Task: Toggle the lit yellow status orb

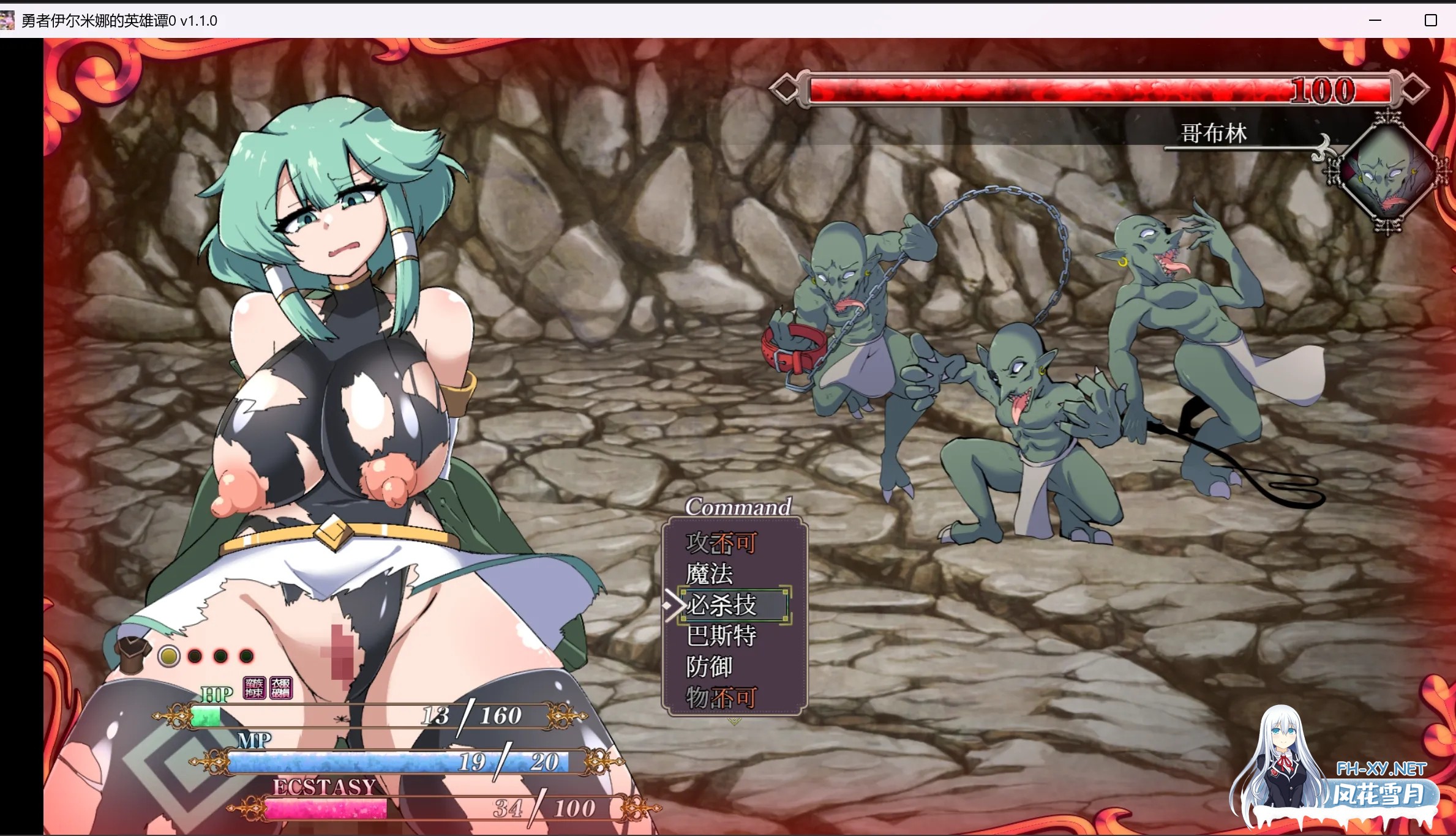Action: (x=170, y=657)
